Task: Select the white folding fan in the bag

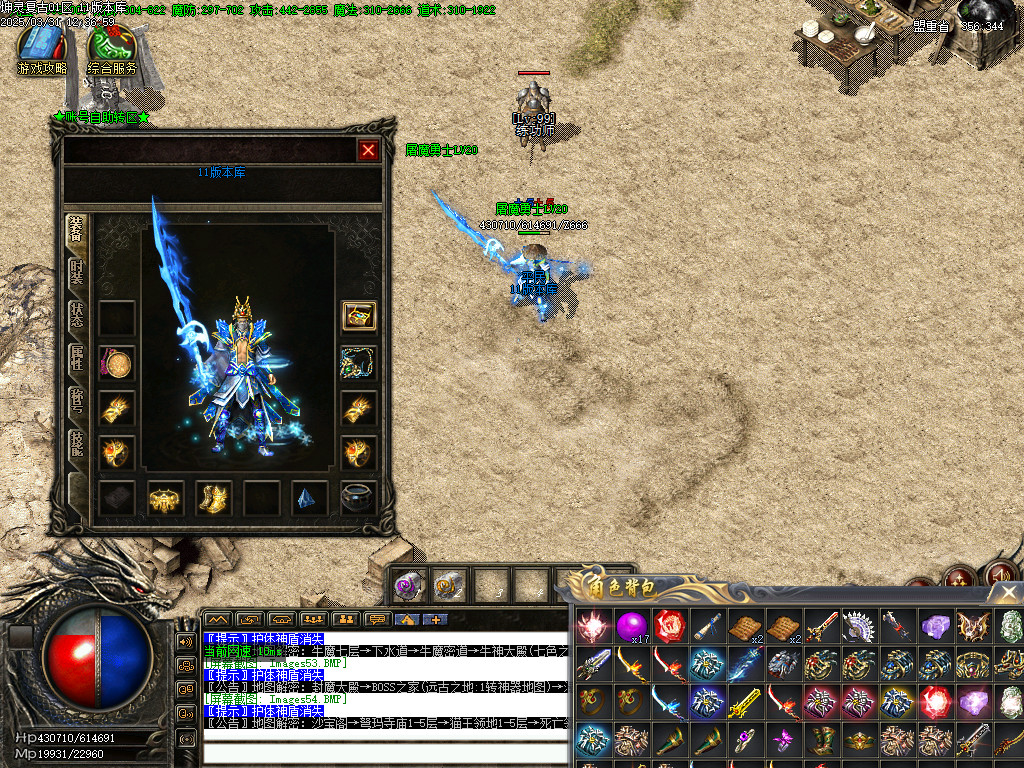Action: click(x=858, y=626)
